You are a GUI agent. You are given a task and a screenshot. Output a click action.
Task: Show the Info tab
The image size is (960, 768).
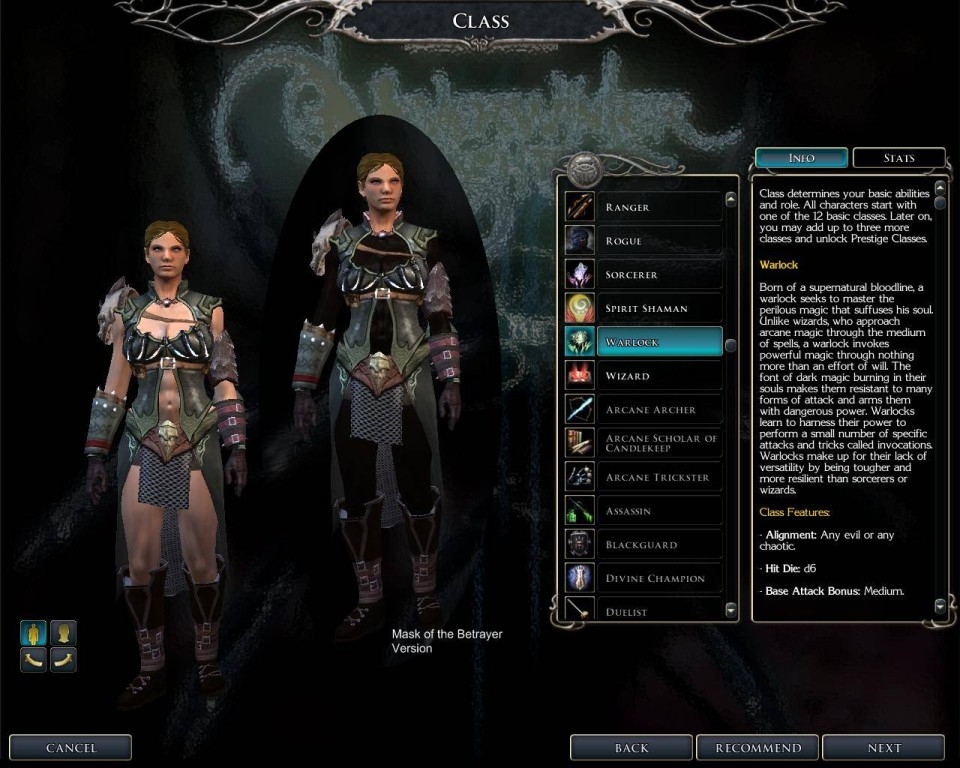pyautogui.click(x=801, y=158)
